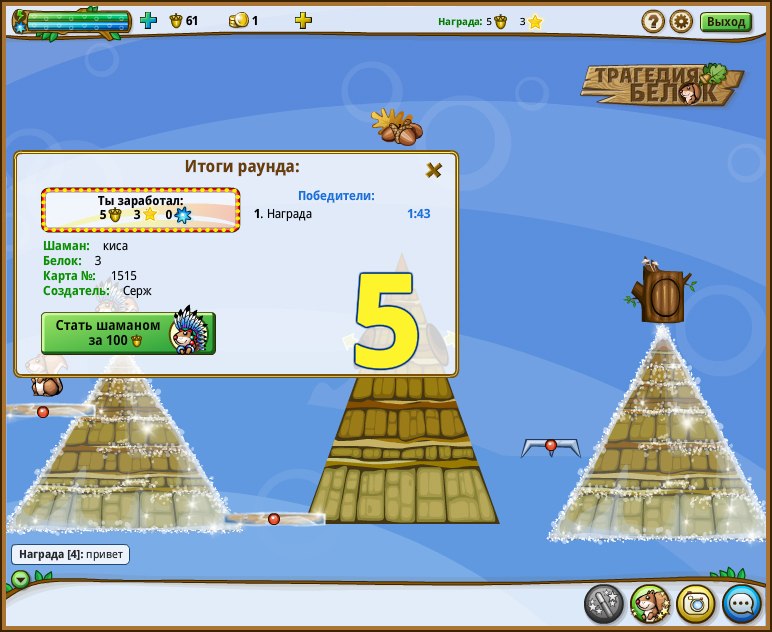This screenshot has width=772, height=632.
Task: Exit the game with the Выход button
Action: click(x=725, y=21)
